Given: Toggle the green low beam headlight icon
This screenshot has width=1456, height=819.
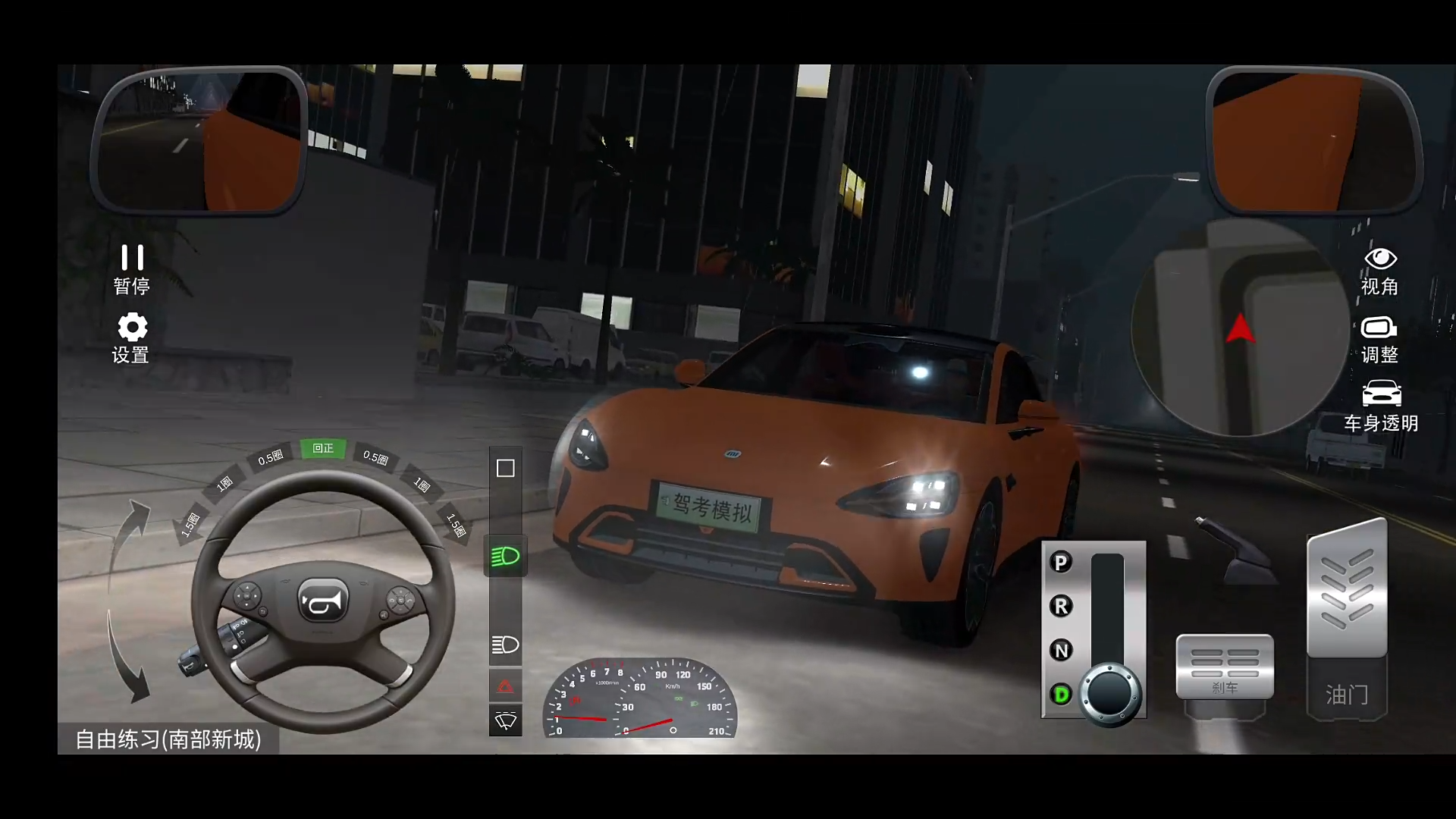Looking at the screenshot, I should coord(505,557).
